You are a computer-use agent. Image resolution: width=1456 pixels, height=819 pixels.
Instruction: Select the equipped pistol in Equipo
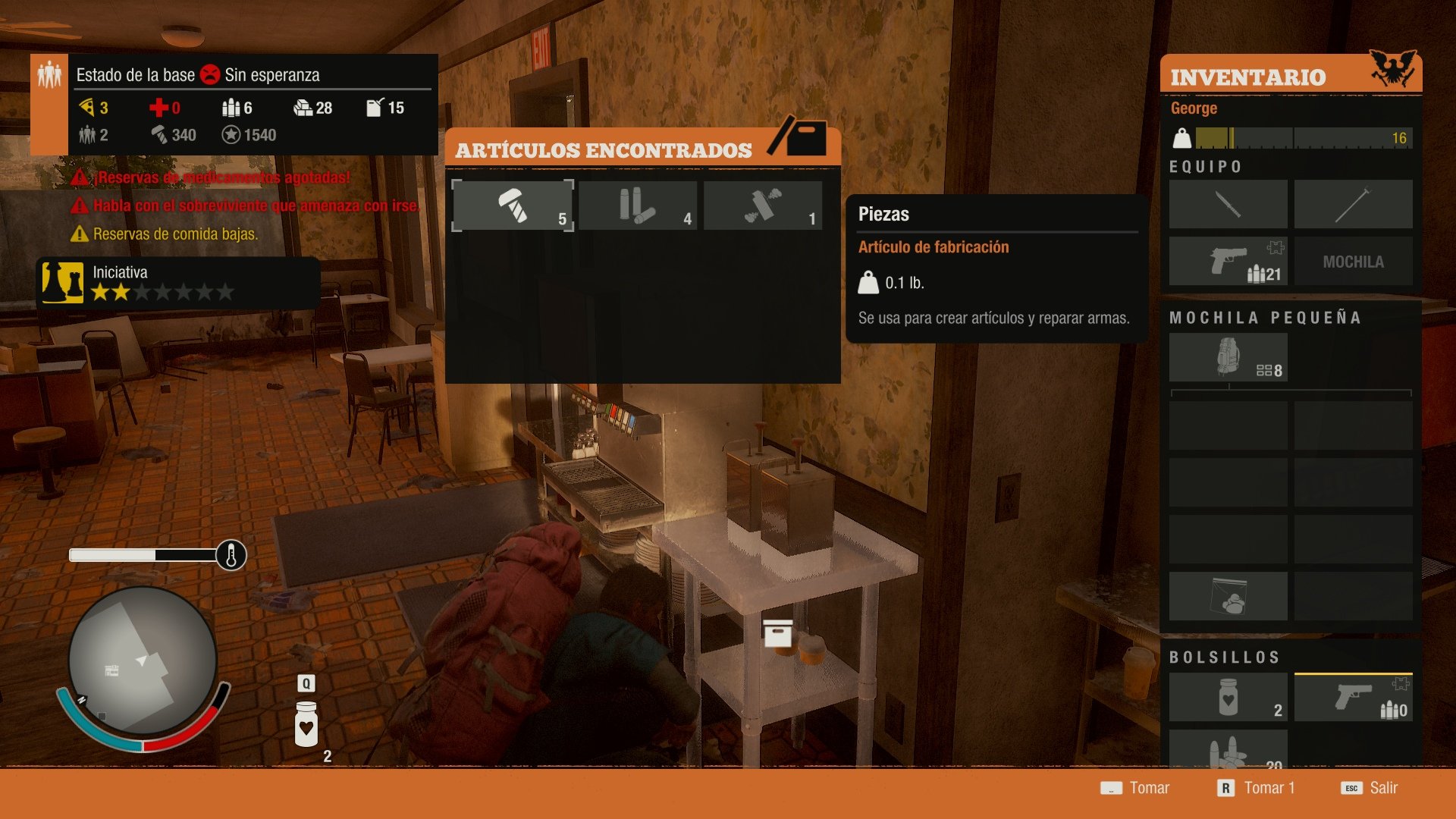tap(1228, 260)
